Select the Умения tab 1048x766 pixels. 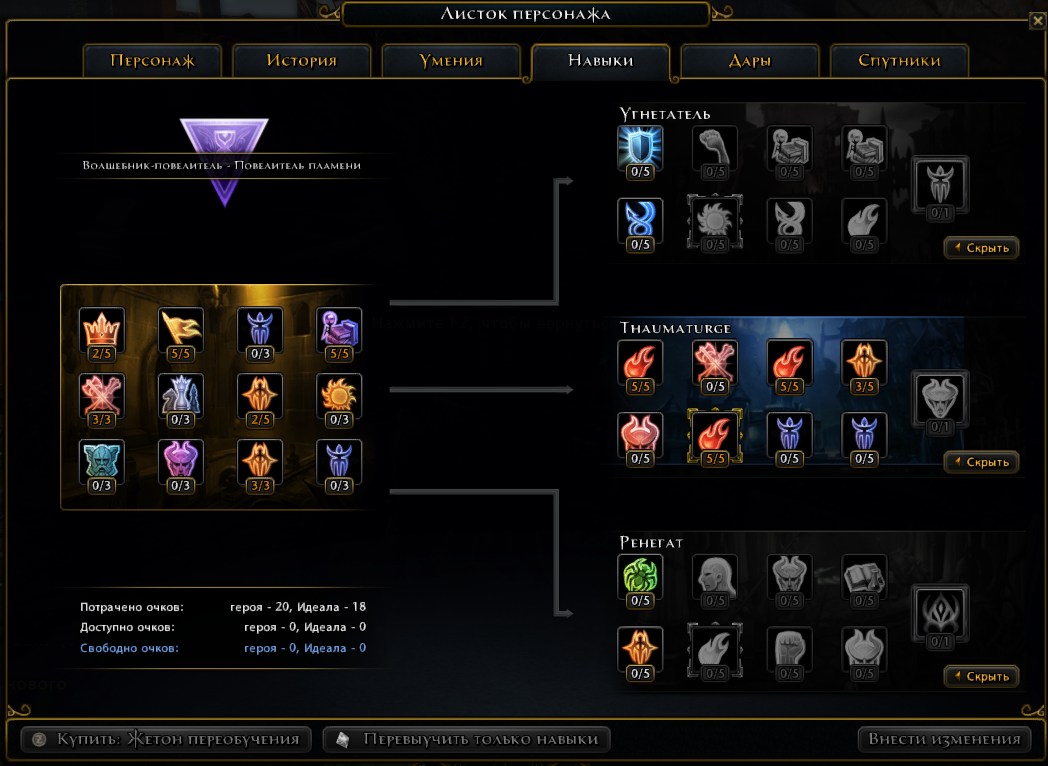[x=451, y=61]
